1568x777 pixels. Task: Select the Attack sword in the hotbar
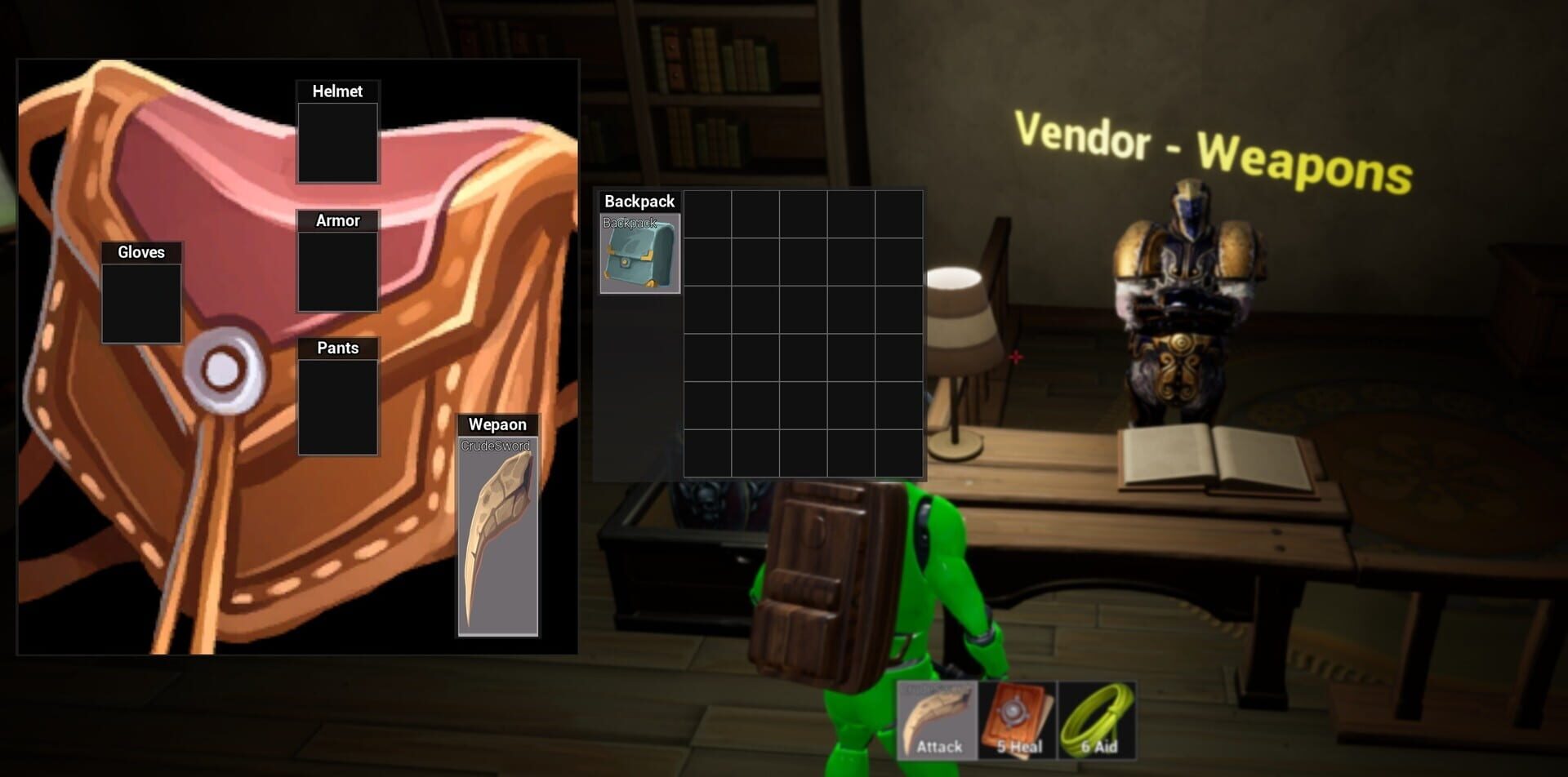pos(938,718)
